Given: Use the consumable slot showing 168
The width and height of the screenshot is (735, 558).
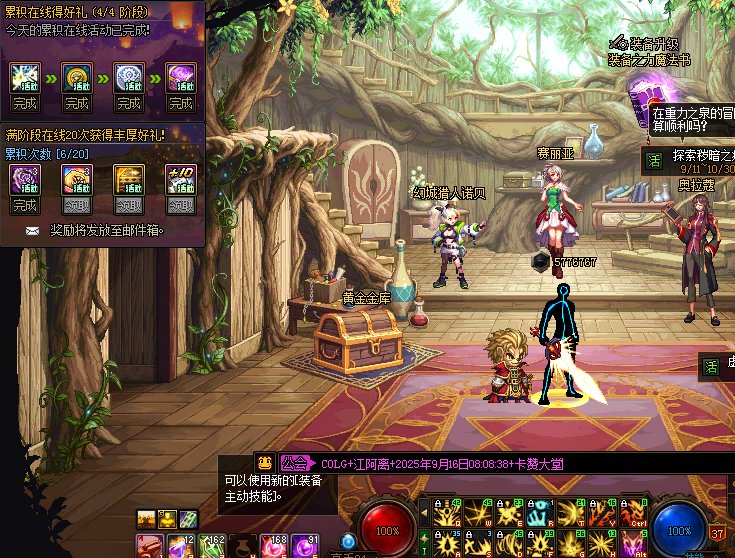Looking at the screenshot, I should pos(273,547).
